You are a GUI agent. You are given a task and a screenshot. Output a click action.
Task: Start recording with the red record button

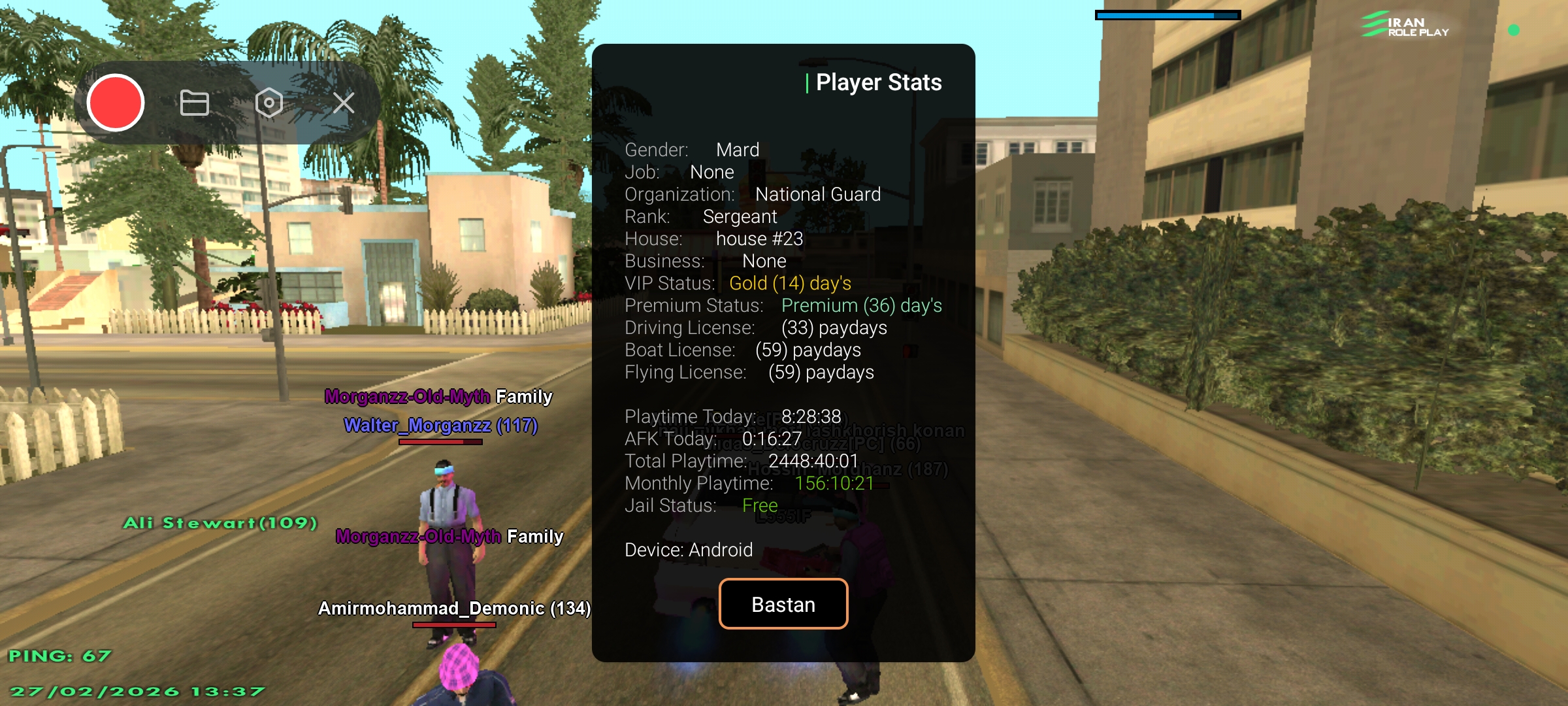point(116,103)
